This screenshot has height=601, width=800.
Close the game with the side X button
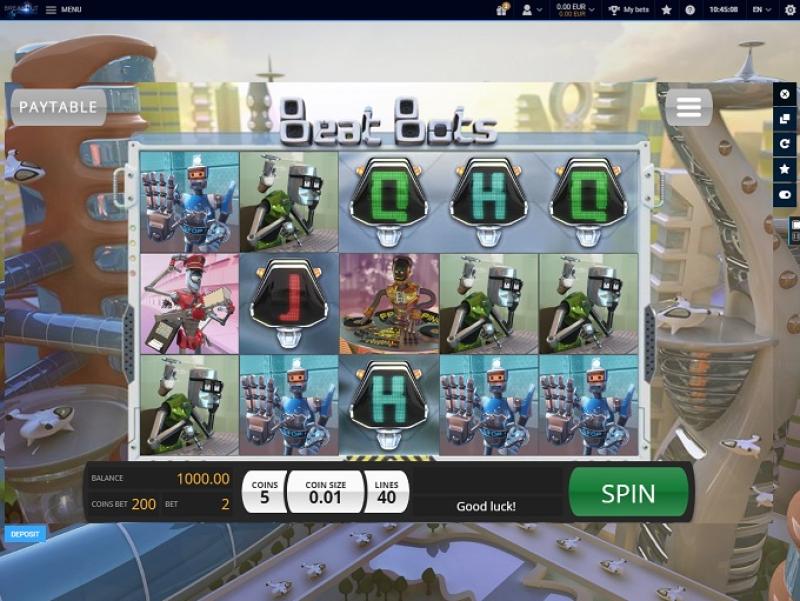[x=785, y=94]
